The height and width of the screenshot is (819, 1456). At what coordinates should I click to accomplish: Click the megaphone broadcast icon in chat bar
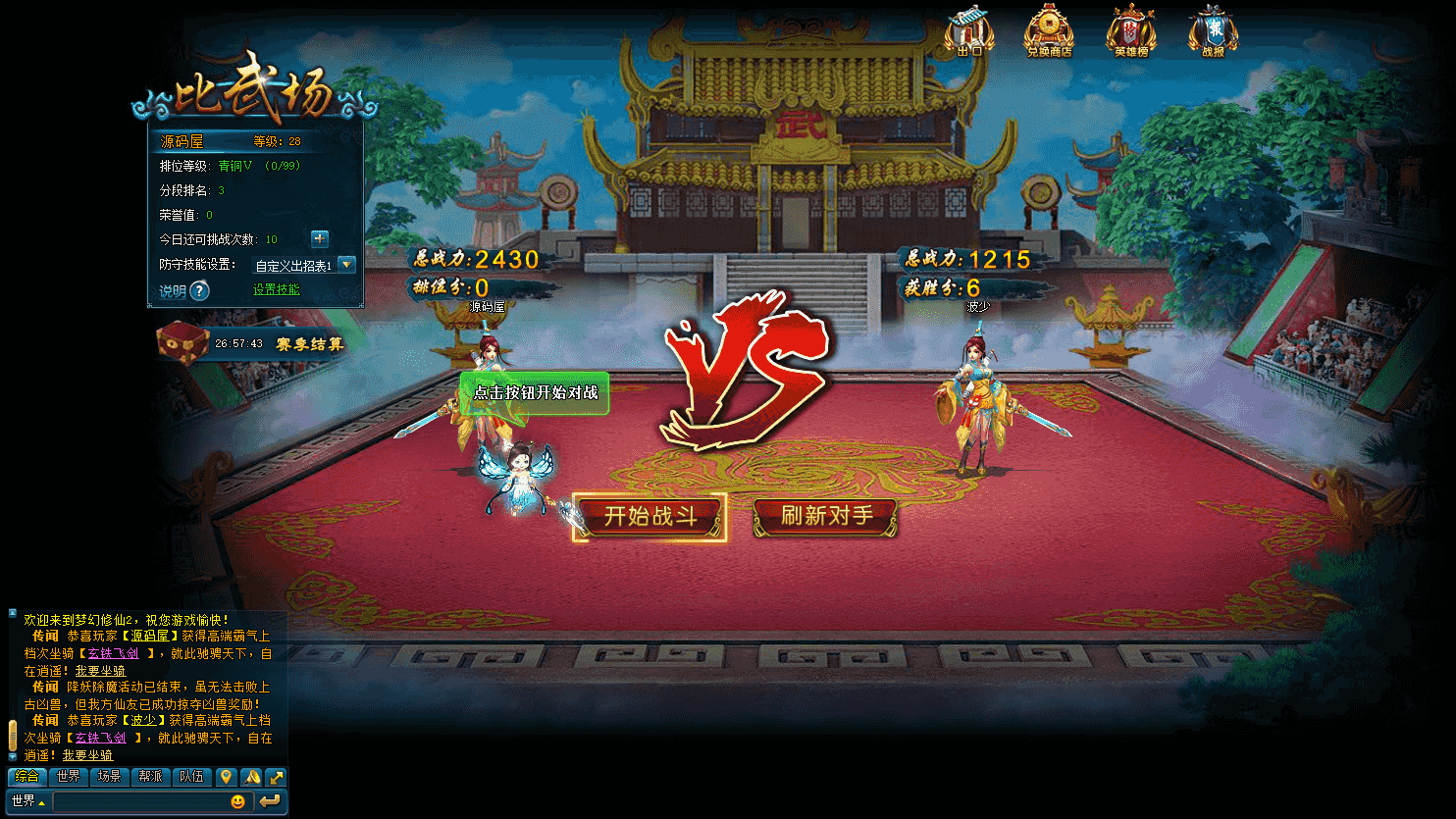click(253, 775)
